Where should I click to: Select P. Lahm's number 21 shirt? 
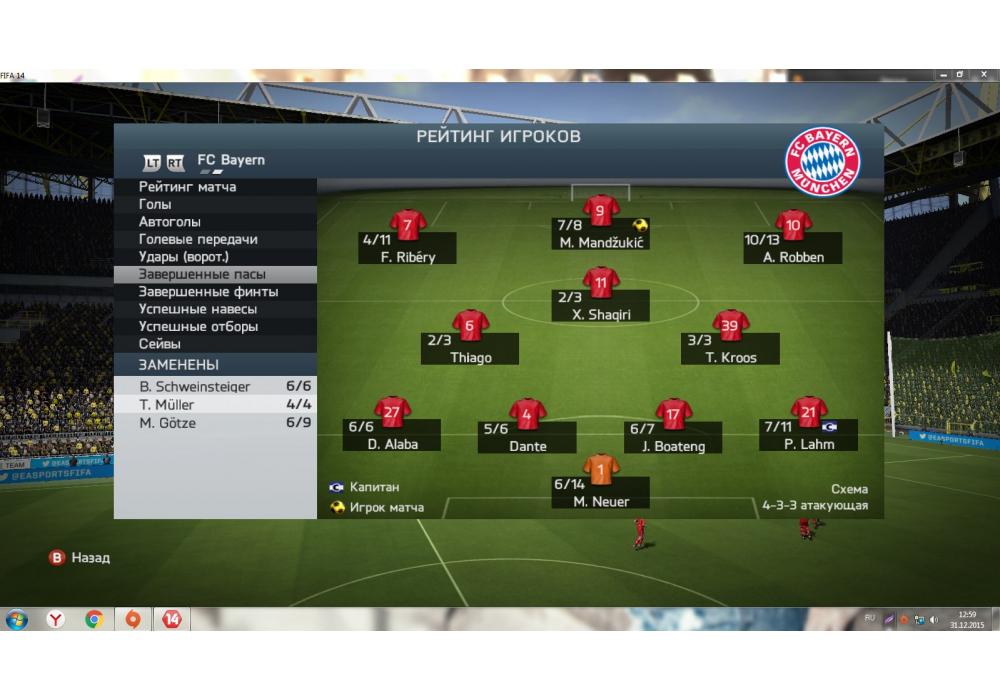pos(808,411)
